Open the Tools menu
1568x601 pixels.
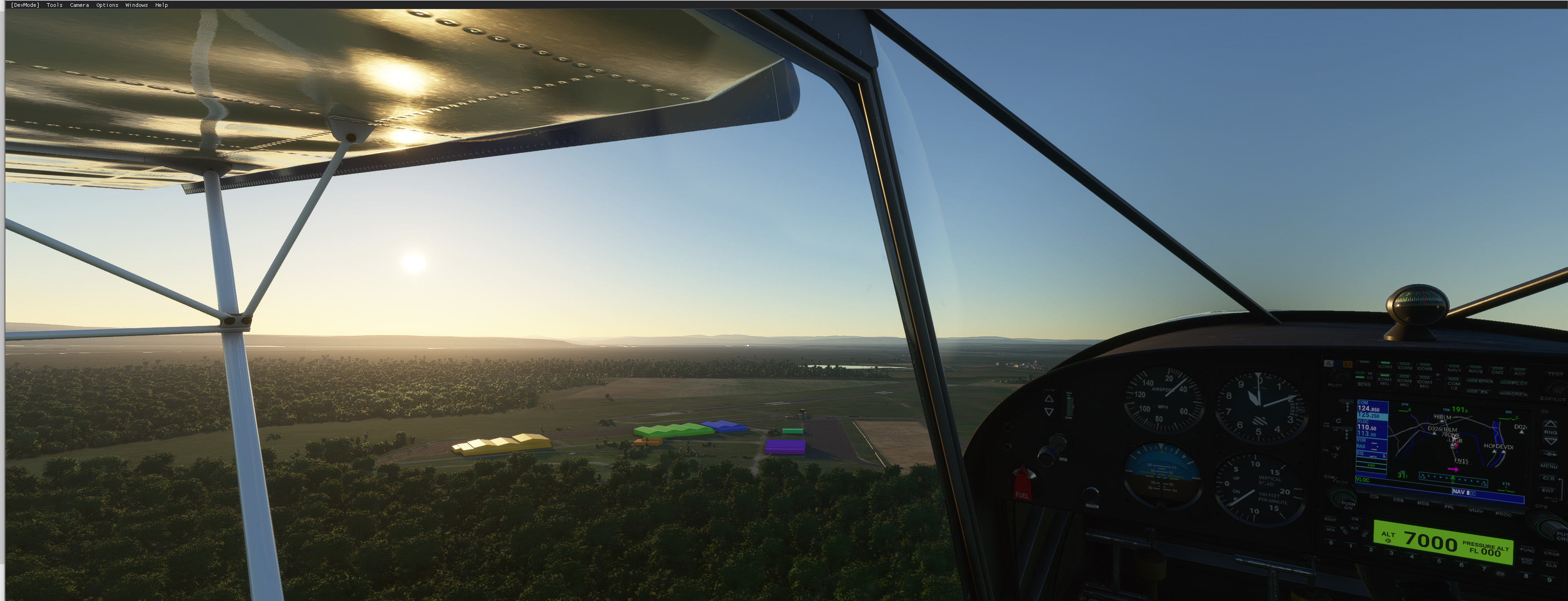(x=54, y=5)
